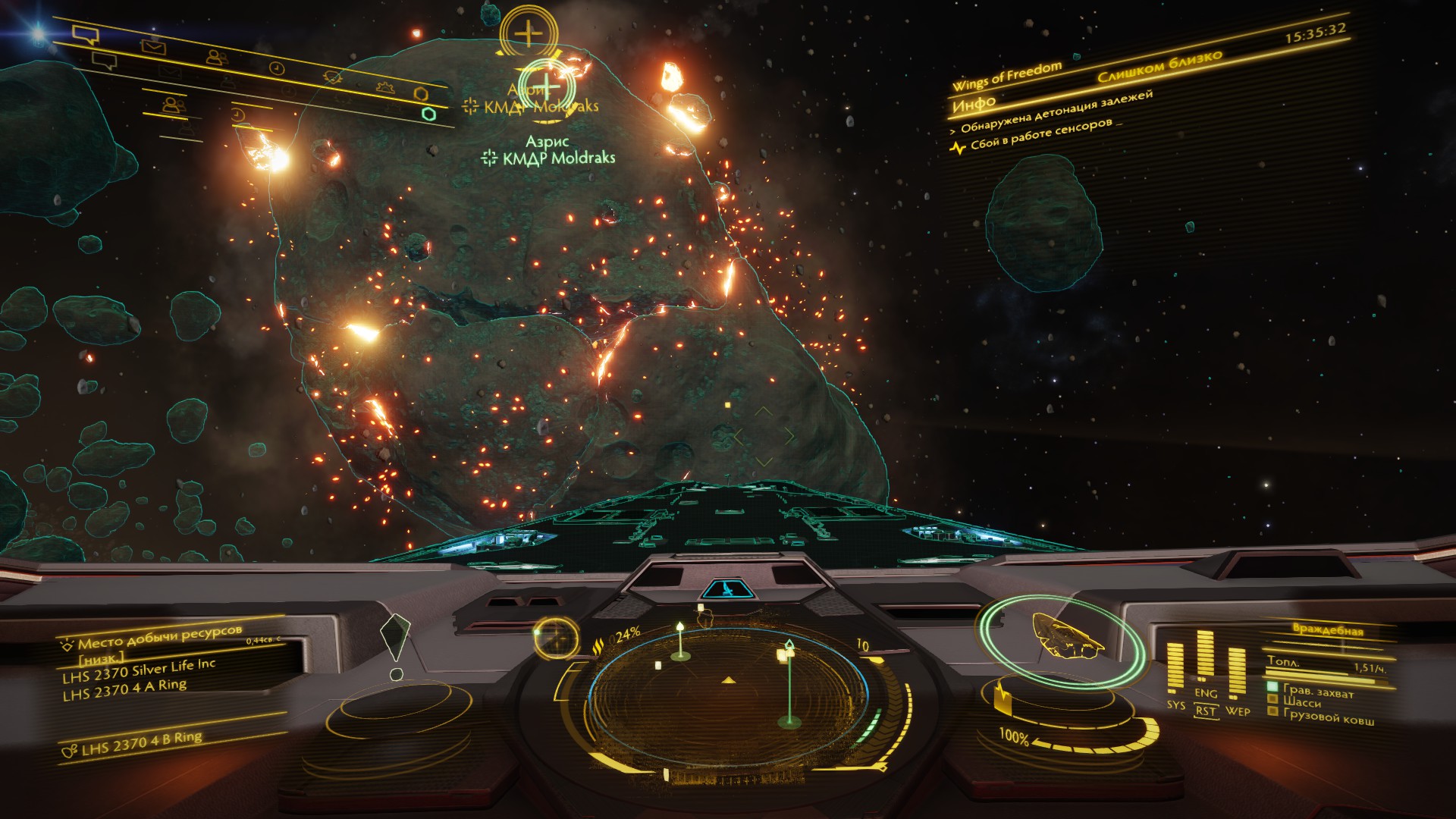Toggle the Грузовой ковш cargo scoop indicator
Image resolution: width=1456 pixels, height=819 pixels.
point(1328,714)
